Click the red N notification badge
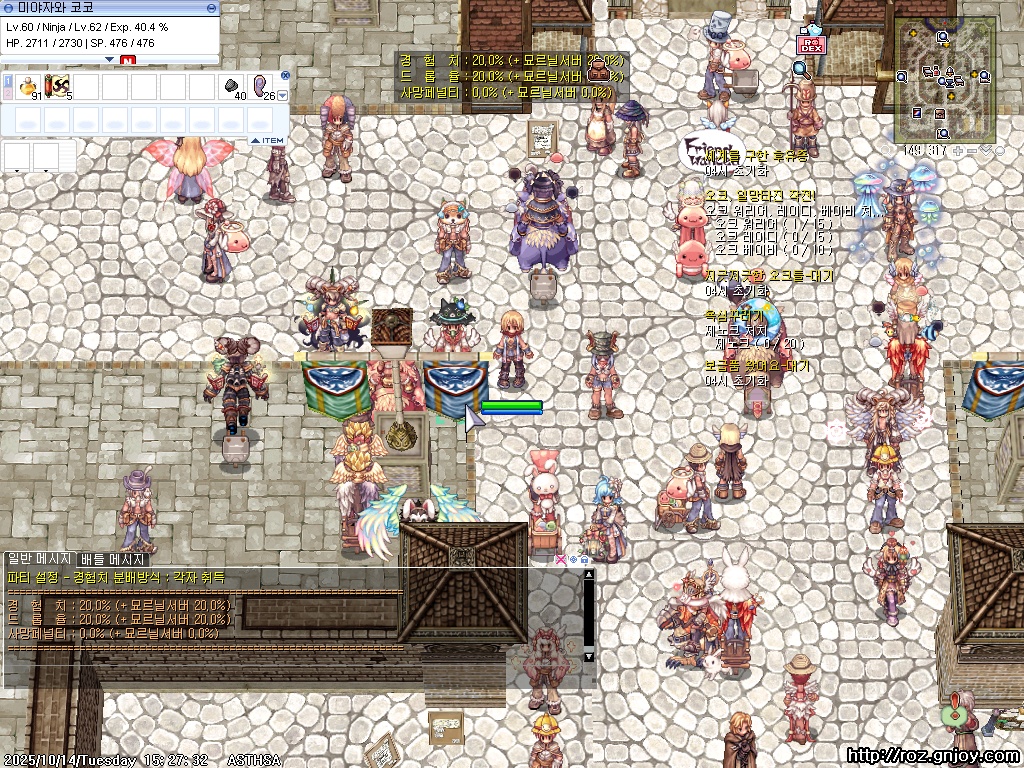Screen dimensions: 1024x768 pos(127,60)
